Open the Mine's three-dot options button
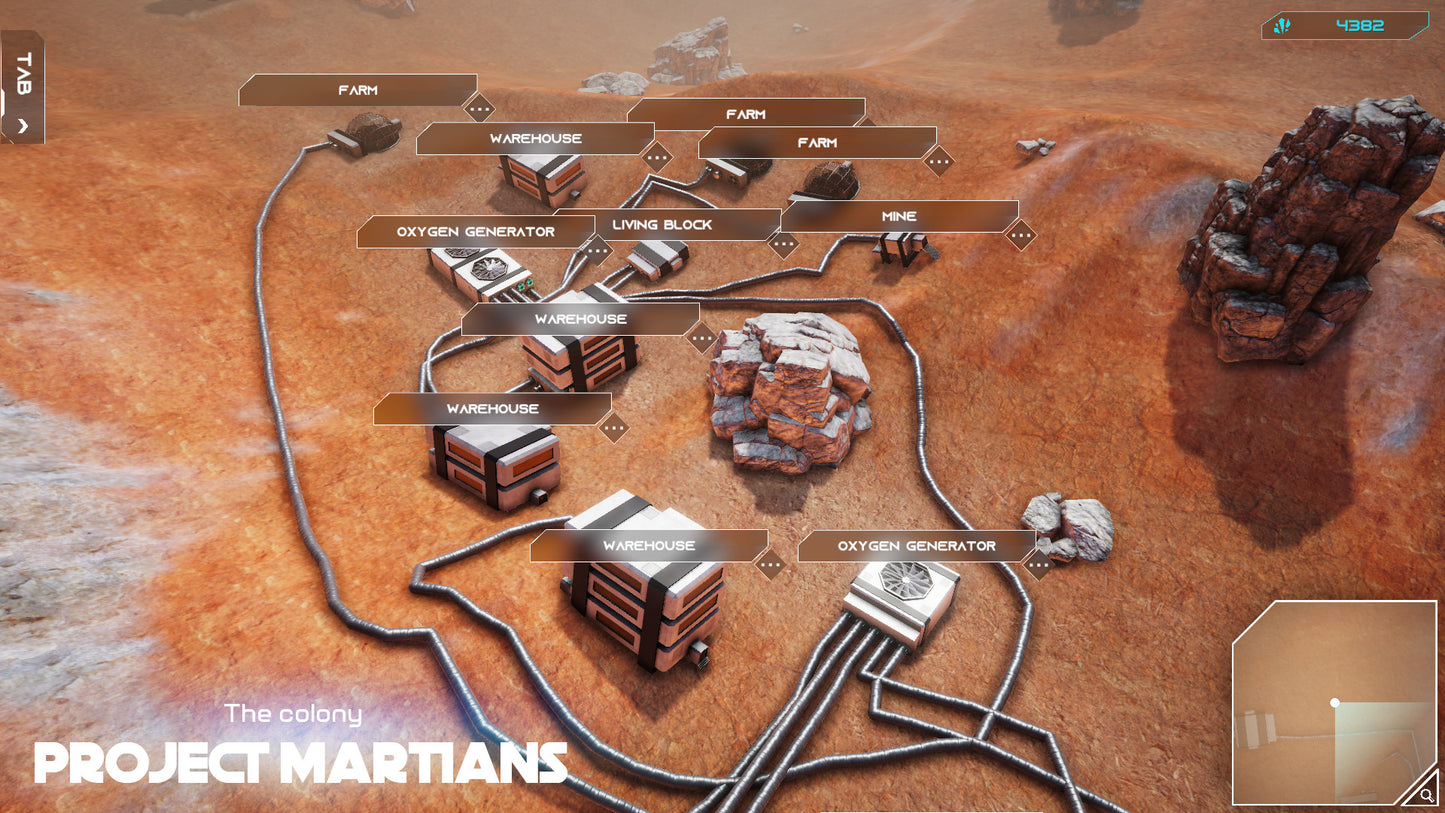The image size is (1445, 813). click(1020, 236)
